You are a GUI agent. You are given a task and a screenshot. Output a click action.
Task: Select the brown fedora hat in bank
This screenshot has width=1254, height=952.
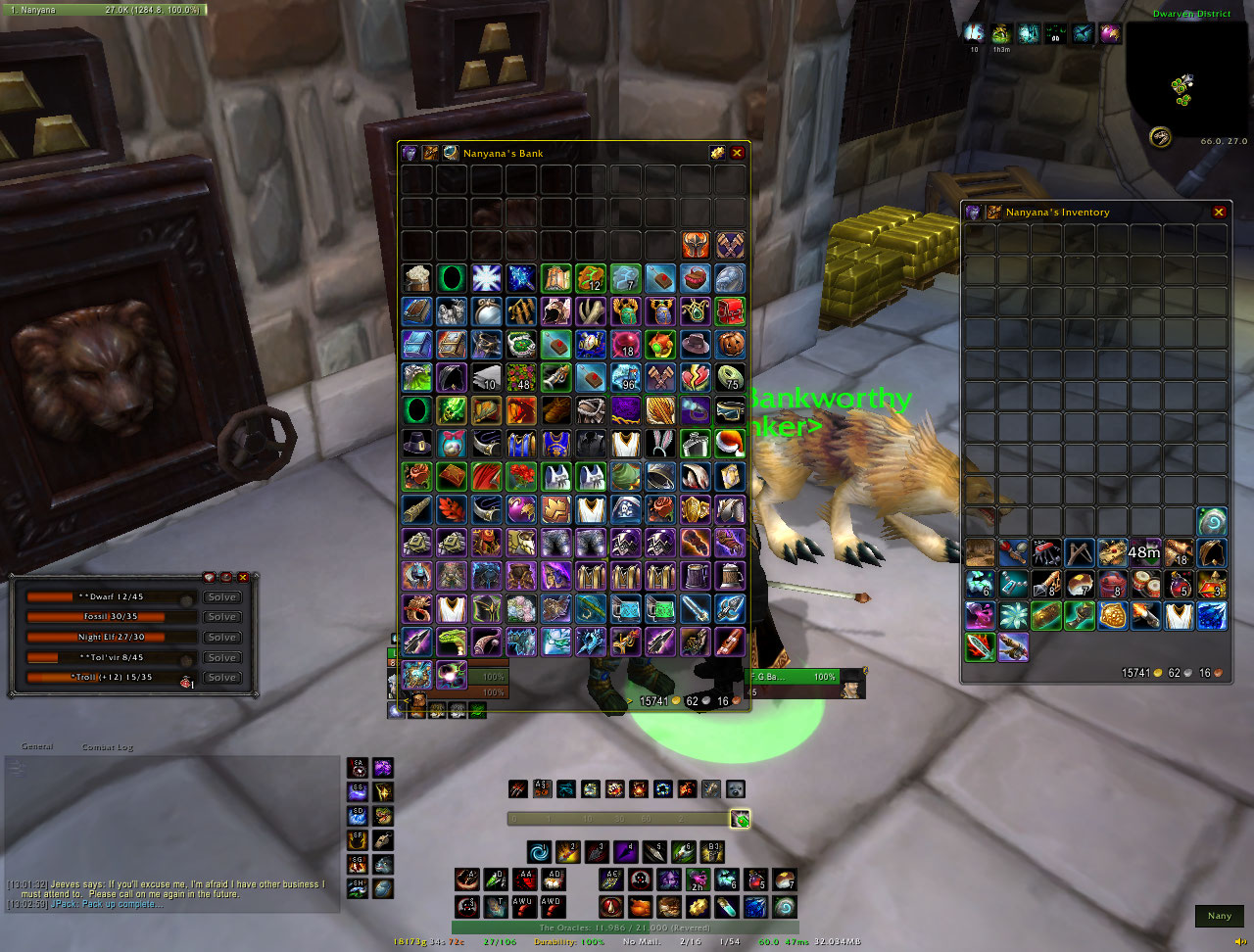click(696, 345)
